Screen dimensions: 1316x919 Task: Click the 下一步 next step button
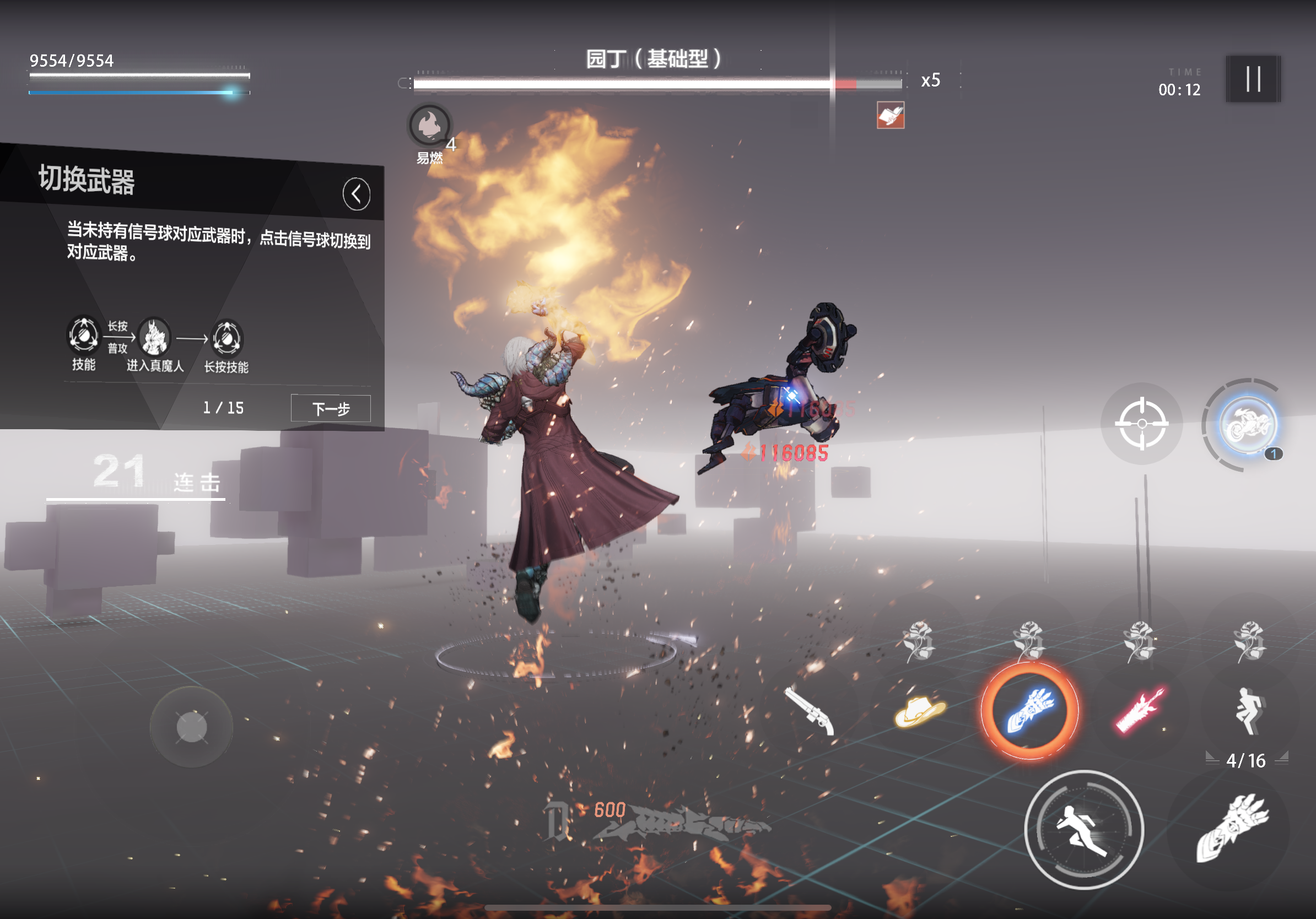click(331, 408)
